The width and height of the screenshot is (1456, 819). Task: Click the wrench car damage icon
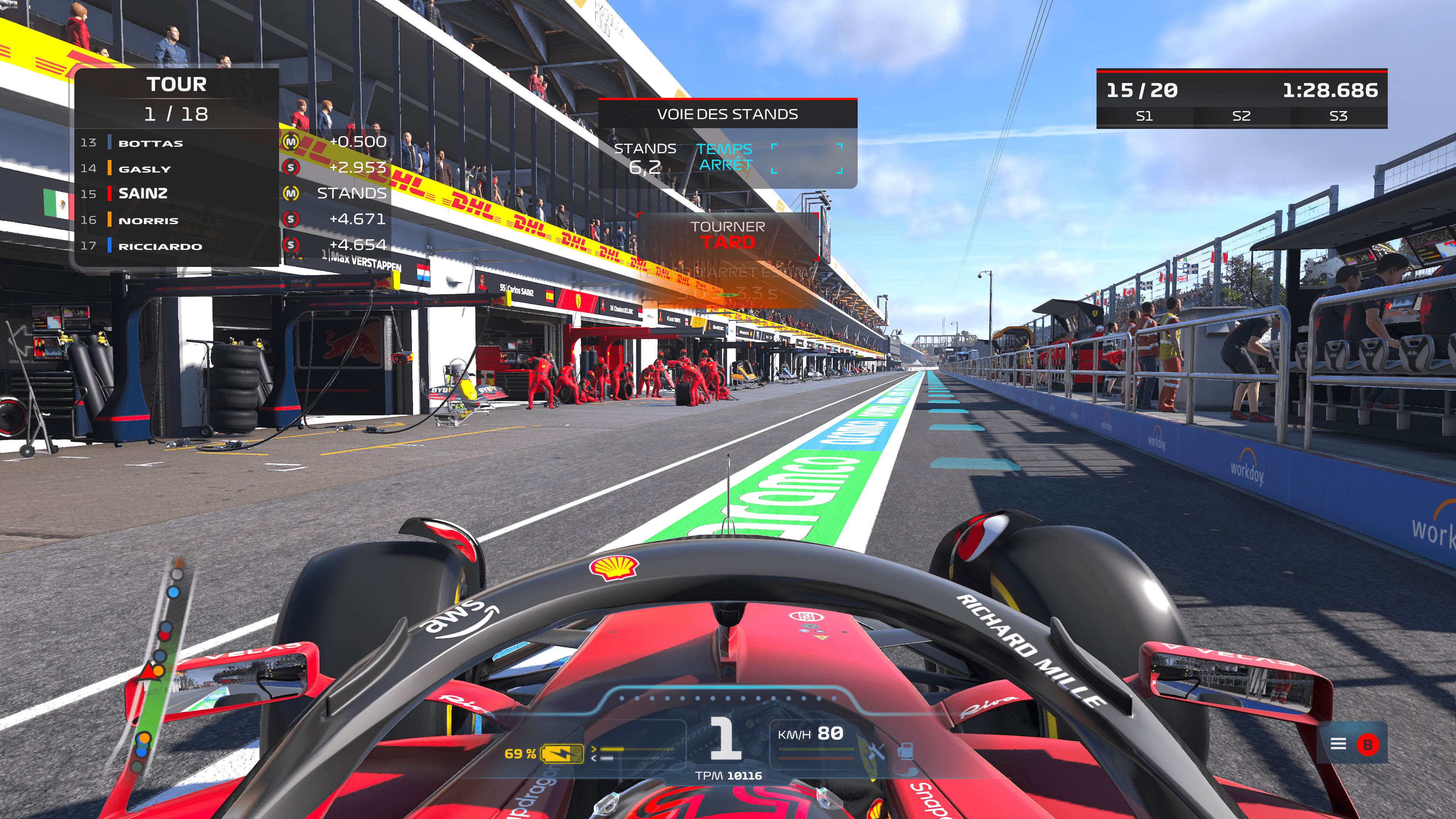click(x=875, y=751)
